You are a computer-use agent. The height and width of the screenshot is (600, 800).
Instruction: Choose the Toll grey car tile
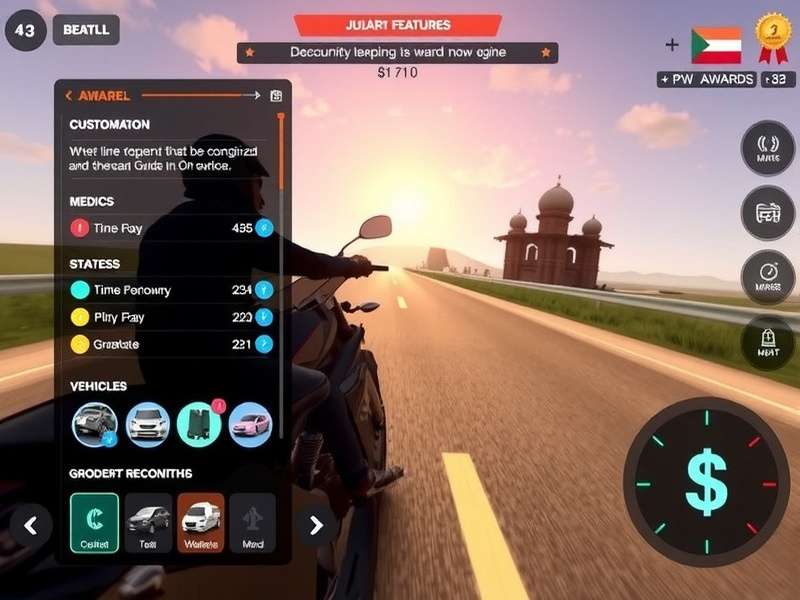tap(148, 522)
